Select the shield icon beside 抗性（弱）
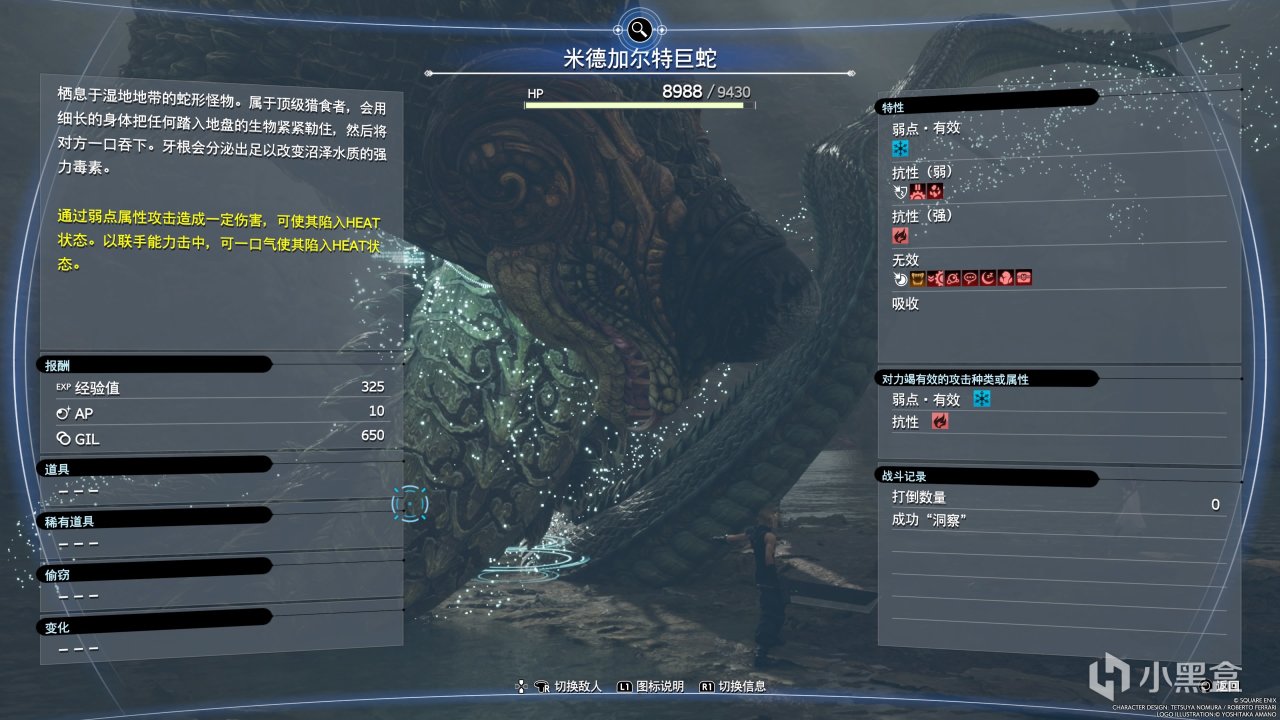 point(899,191)
